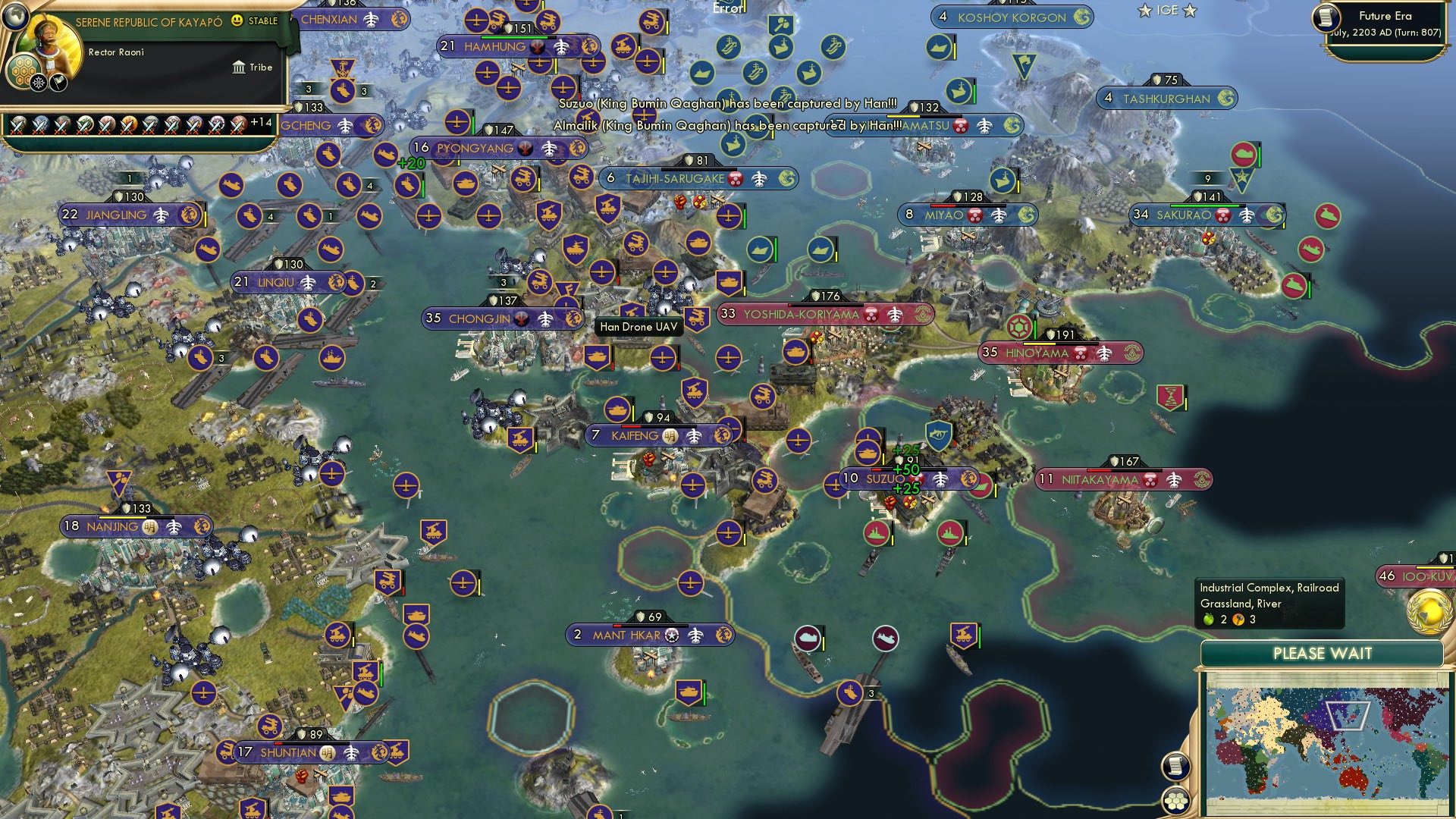Toggle the hex grid overlay in the bottom-right corner
Image resolution: width=1456 pixels, height=819 pixels.
[1176, 800]
